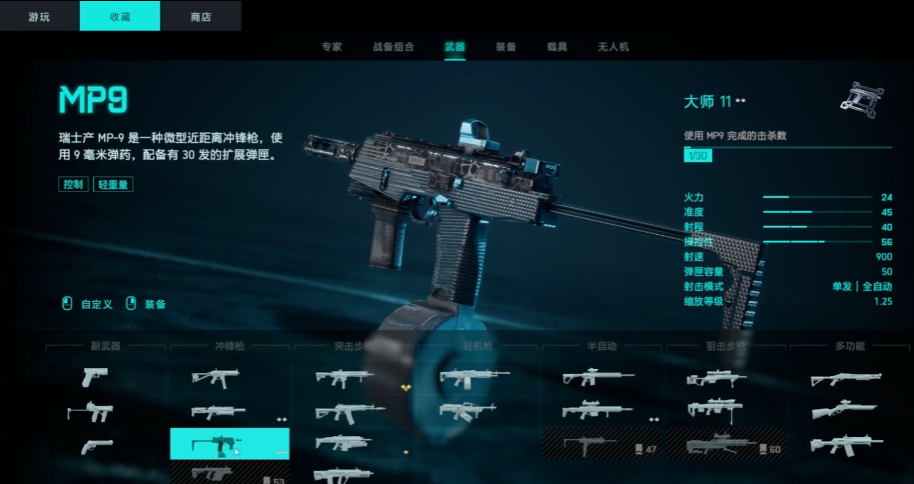
Task: Select the highlighted MP9 submachine gun tile
Action: (x=229, y=443)
